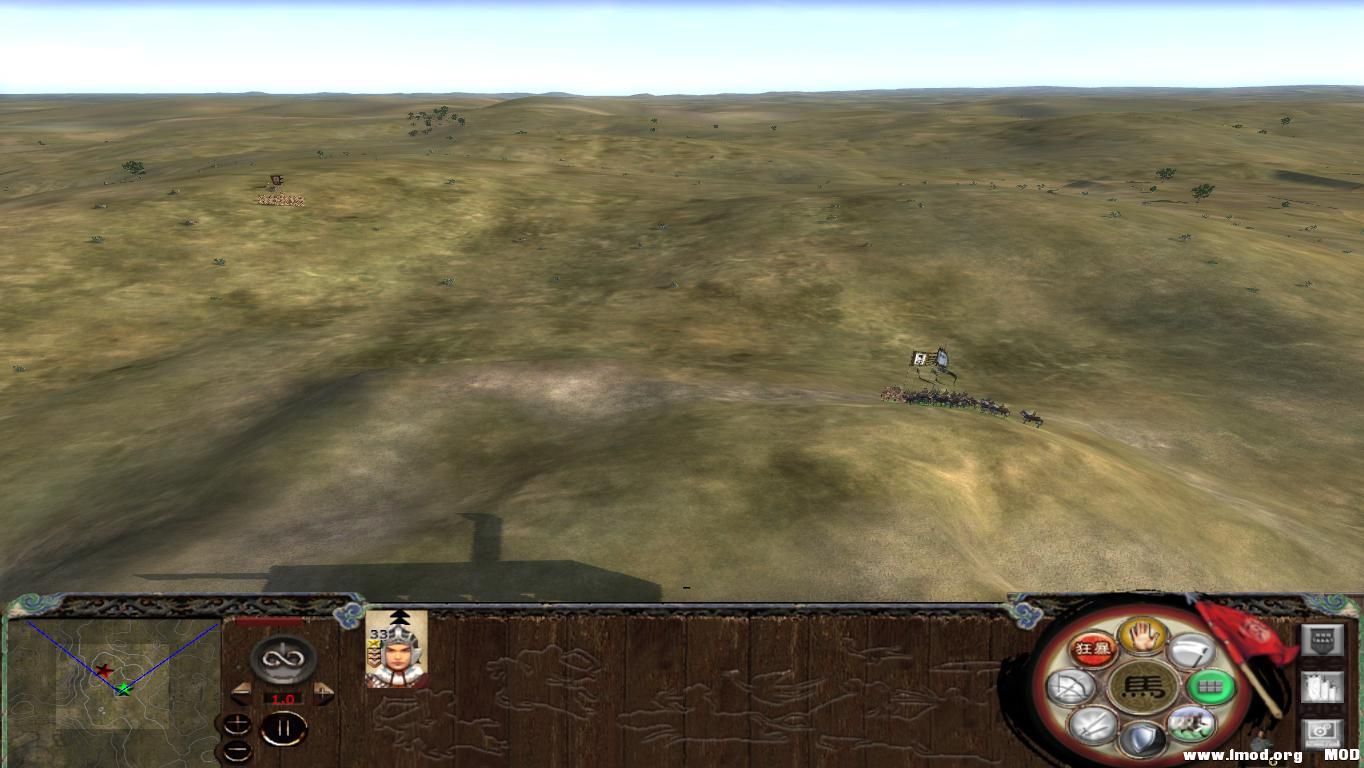Click the green star on the minimap
The width and height of the screenshot is (1364, 768).
(x=124, y=689)
